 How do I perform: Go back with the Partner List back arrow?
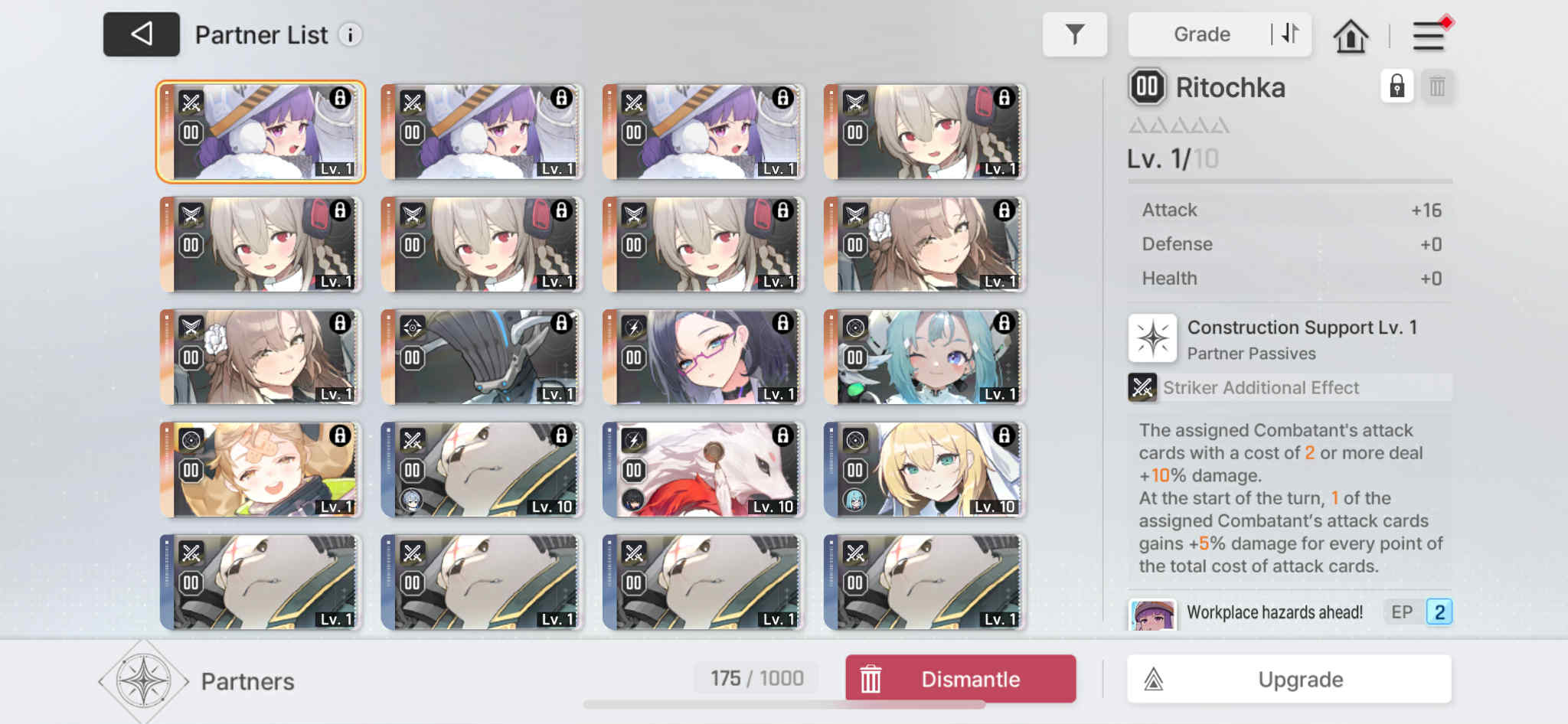pos(141,34)
